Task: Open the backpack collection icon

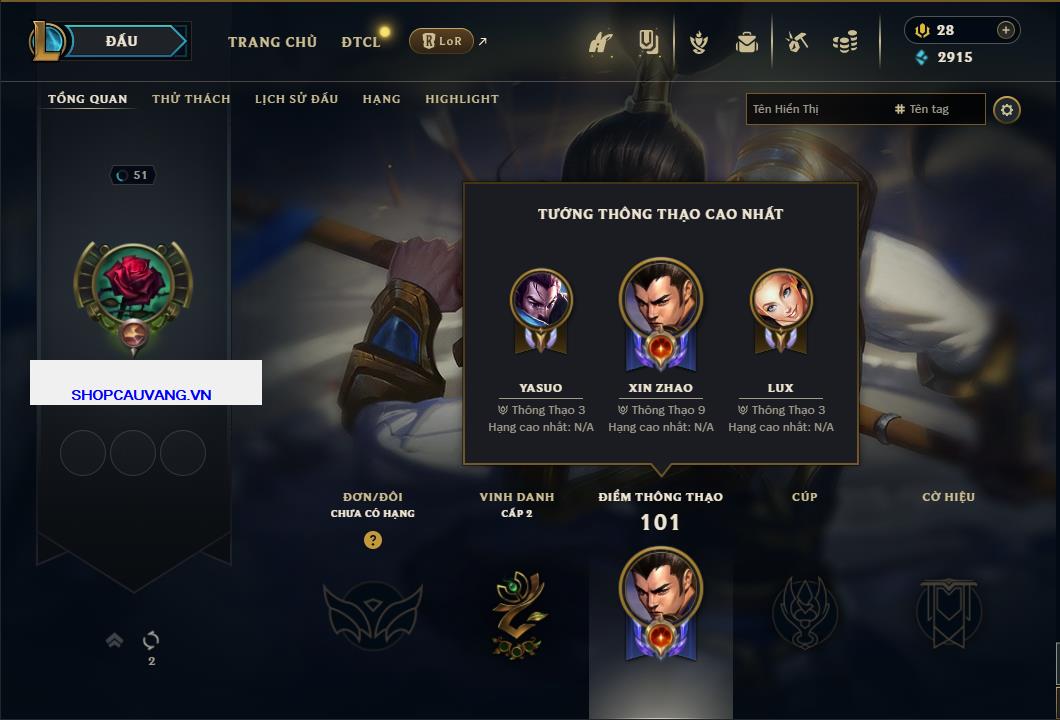Action: pyautogui.click(x=746, y=42)
